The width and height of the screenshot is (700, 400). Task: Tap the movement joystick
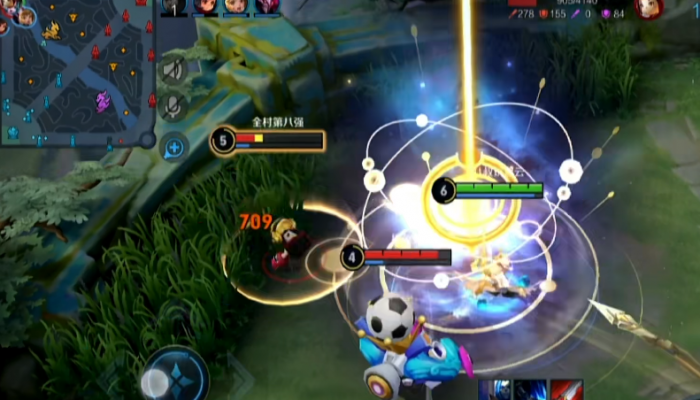(176, 379)
